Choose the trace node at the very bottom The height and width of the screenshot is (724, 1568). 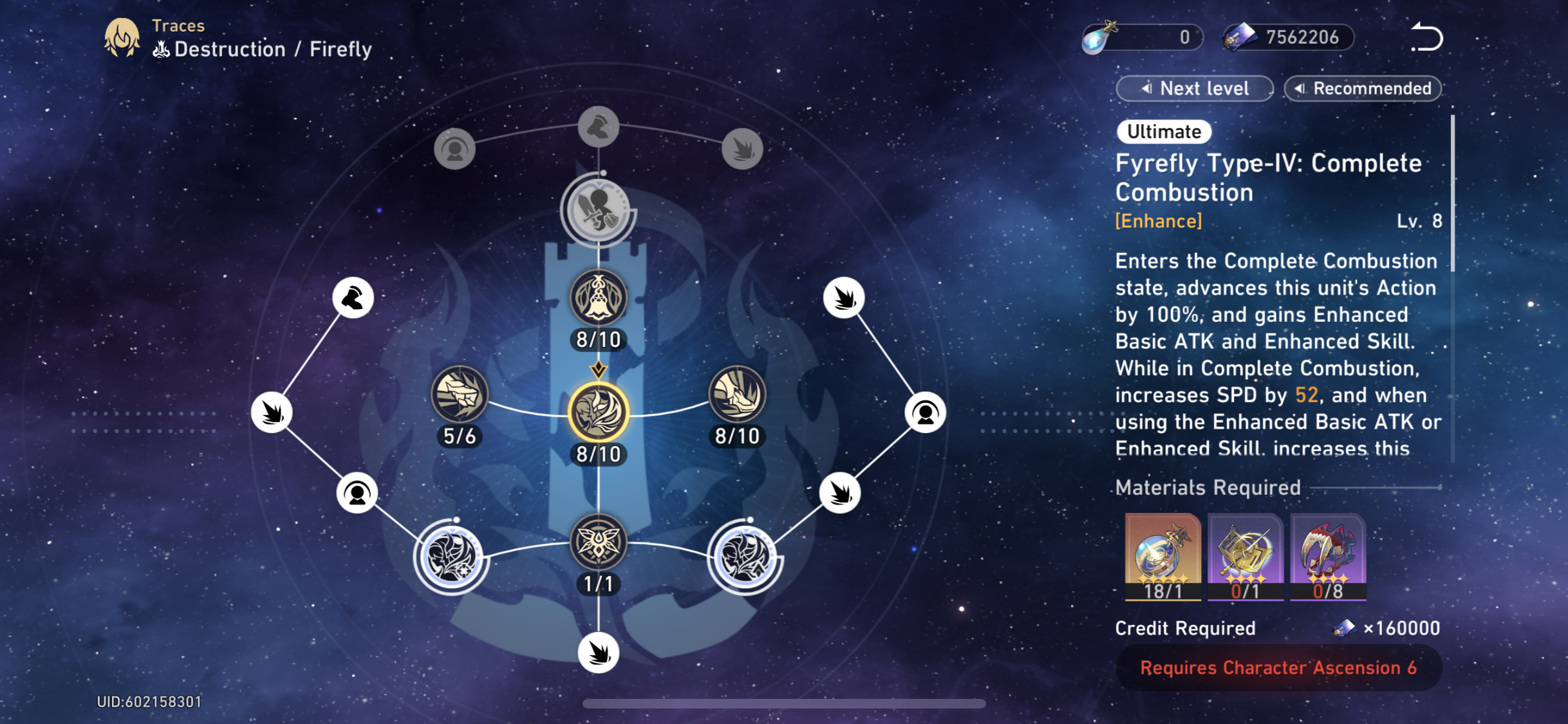(598, 653)
